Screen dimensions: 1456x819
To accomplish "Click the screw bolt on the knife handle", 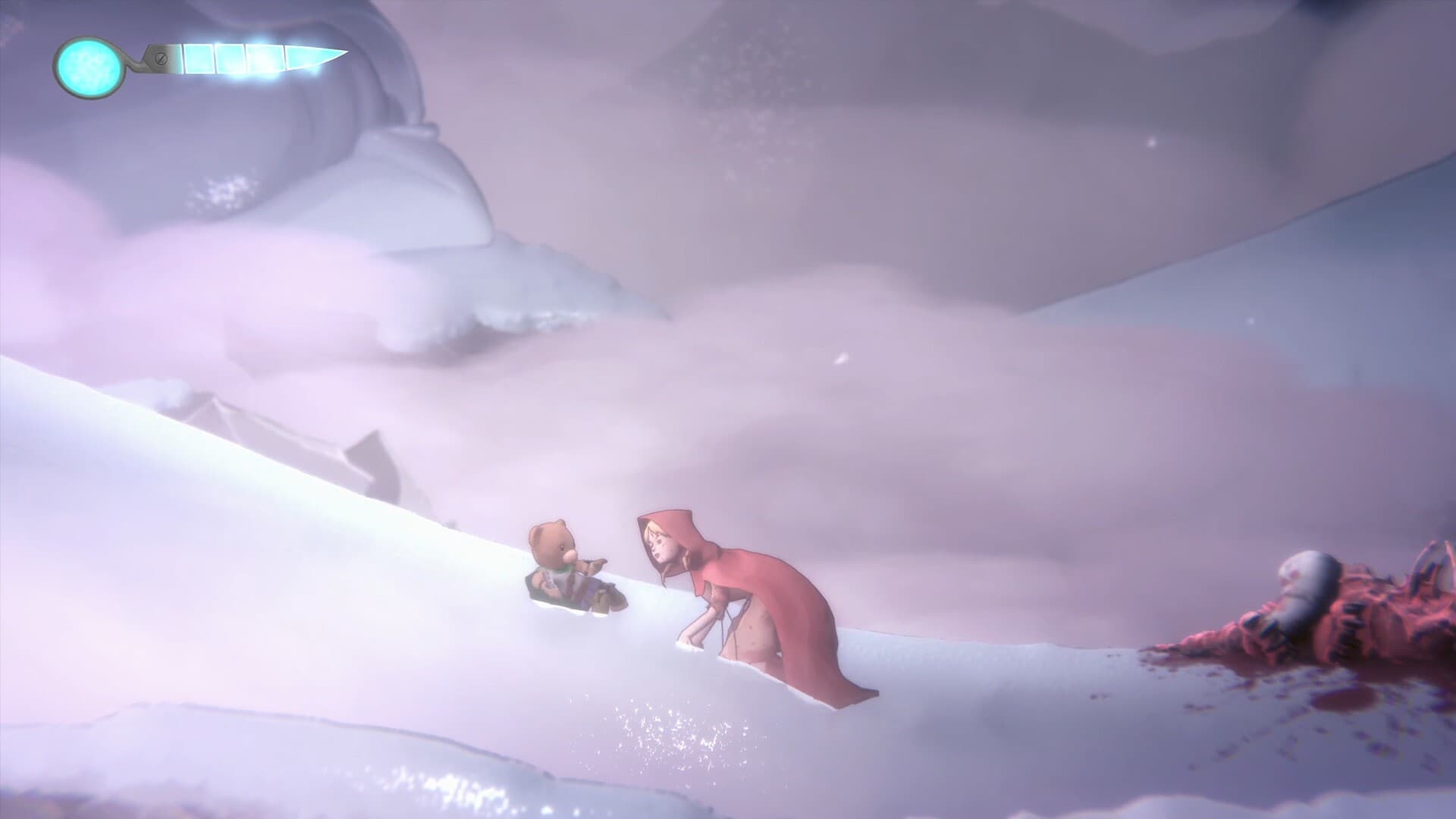I will pos(161,59).
